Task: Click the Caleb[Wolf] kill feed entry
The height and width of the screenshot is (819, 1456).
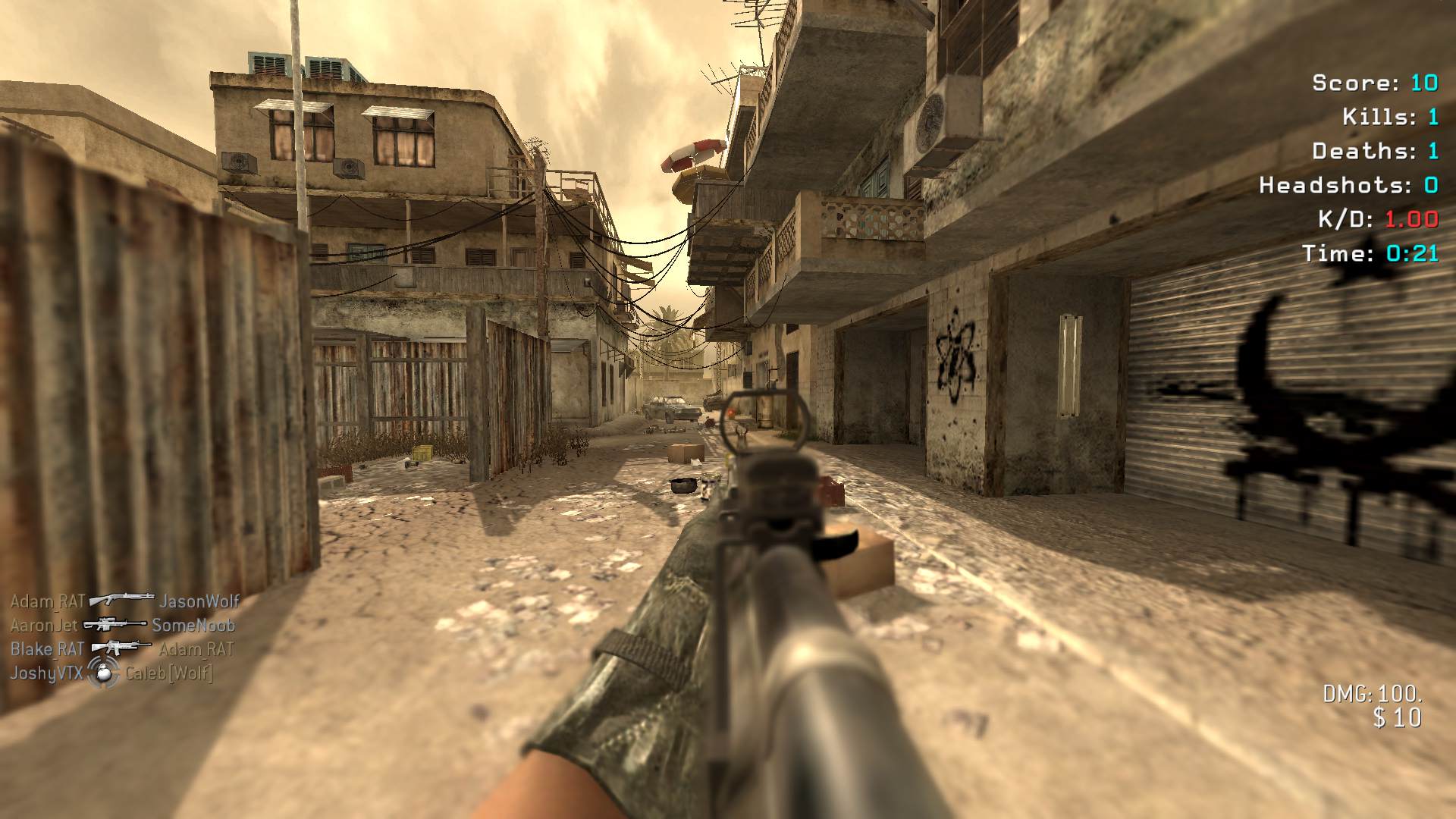Action: click(x=169, y=673)
